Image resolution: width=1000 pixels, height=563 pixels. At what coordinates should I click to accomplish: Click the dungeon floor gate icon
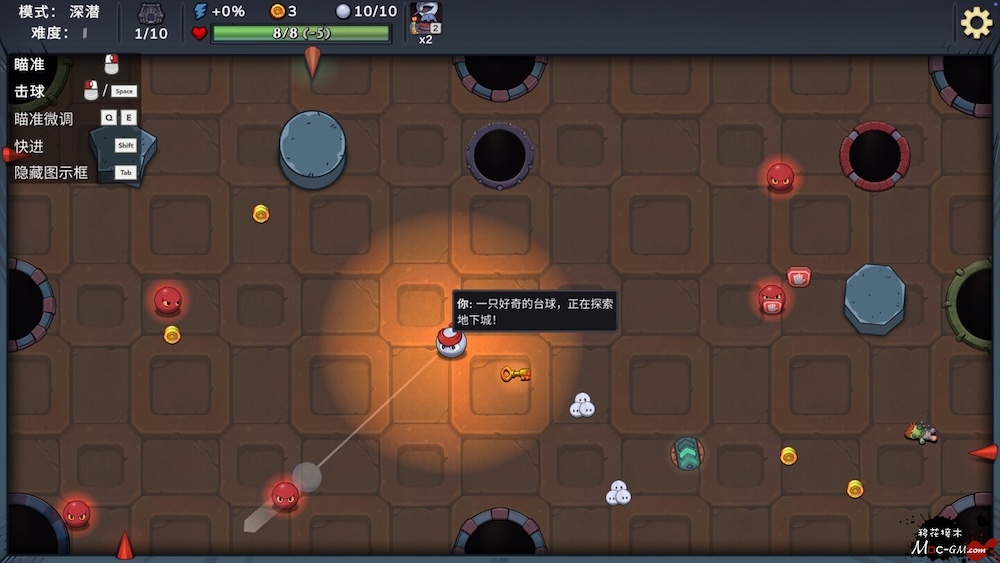tap(151, 14)
